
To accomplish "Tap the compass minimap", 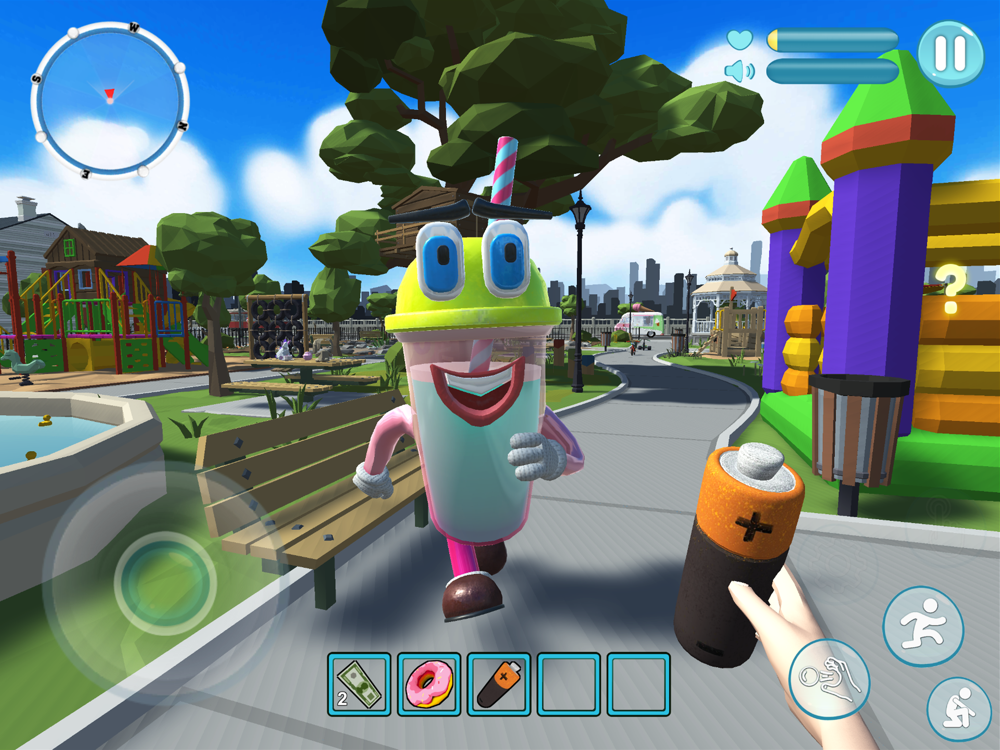I will click(x=110, y=97).
